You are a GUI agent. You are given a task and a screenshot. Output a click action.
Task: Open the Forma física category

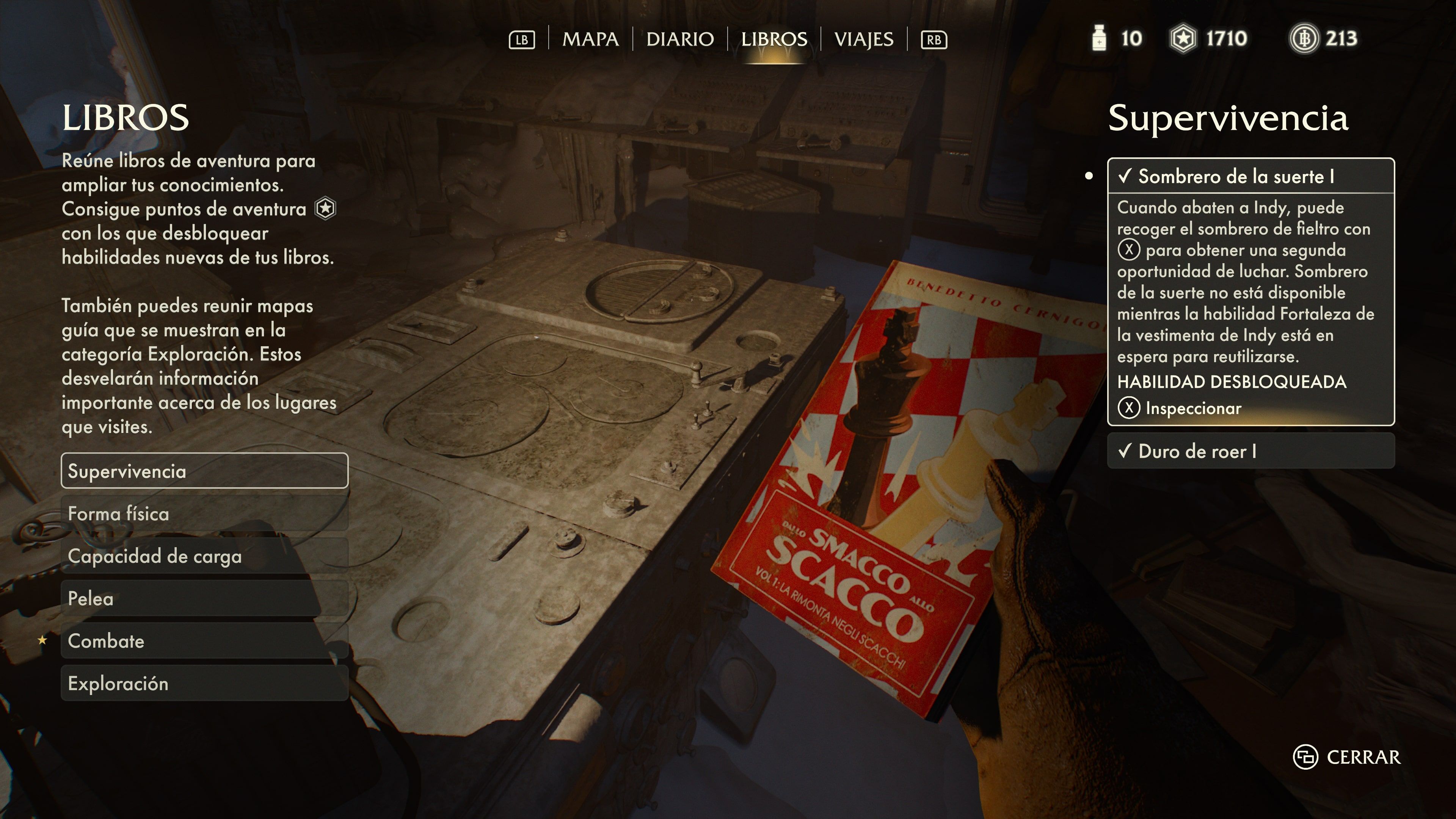pyautogui.click(x=204, y=513)
